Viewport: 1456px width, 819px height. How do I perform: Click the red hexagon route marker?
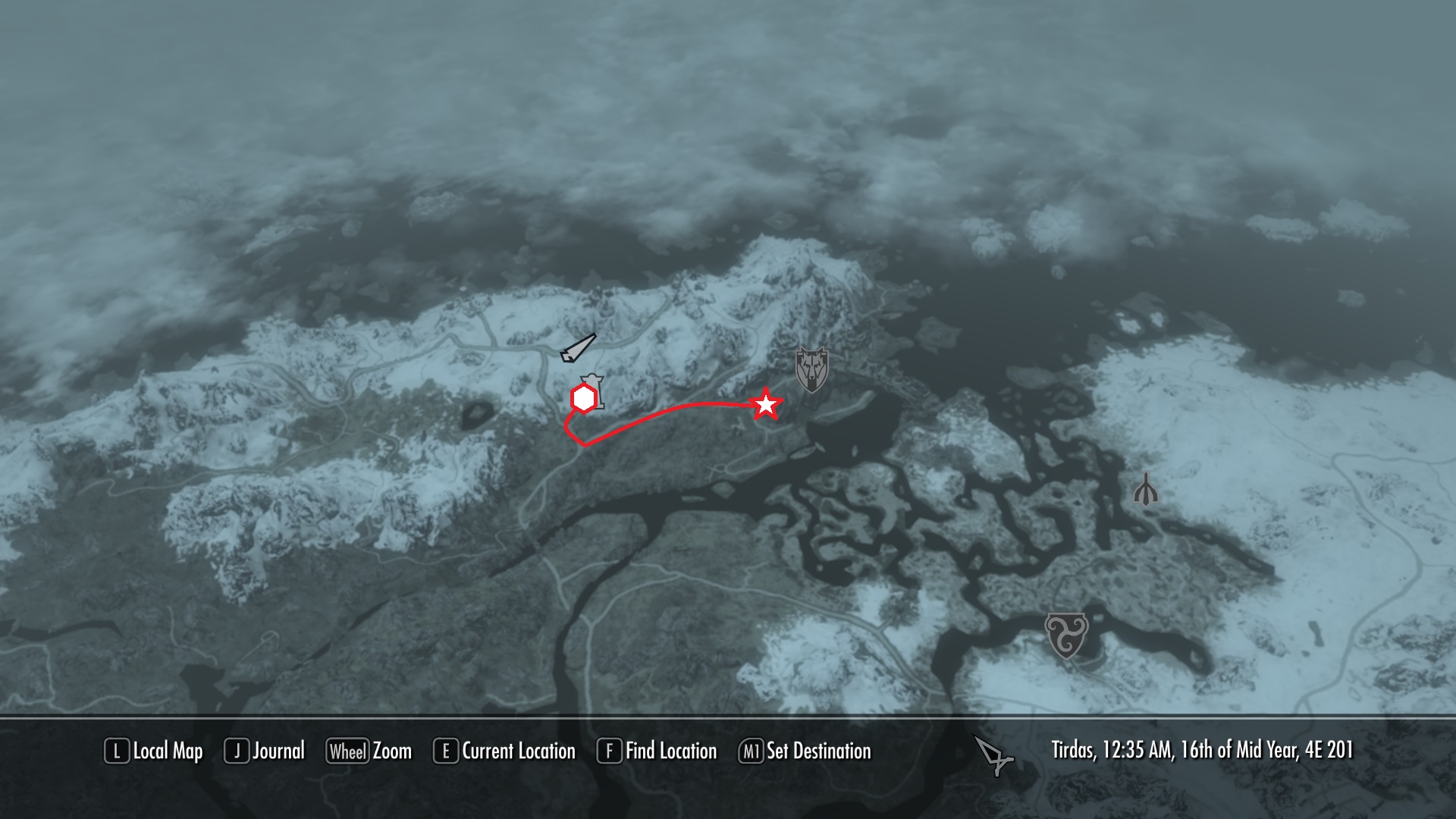(583, 399)
